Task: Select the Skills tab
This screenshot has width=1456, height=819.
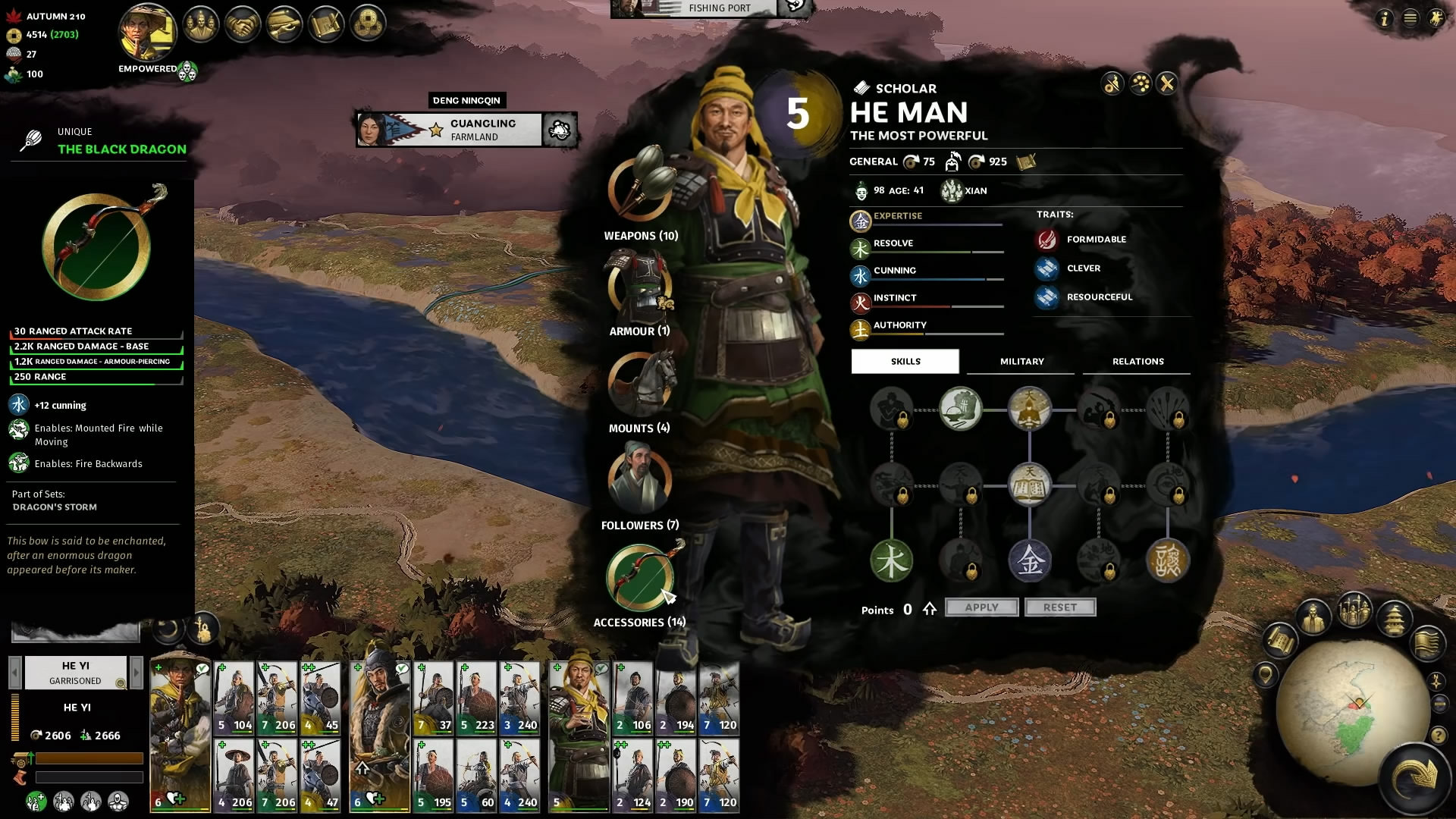Action: point(905,362)
